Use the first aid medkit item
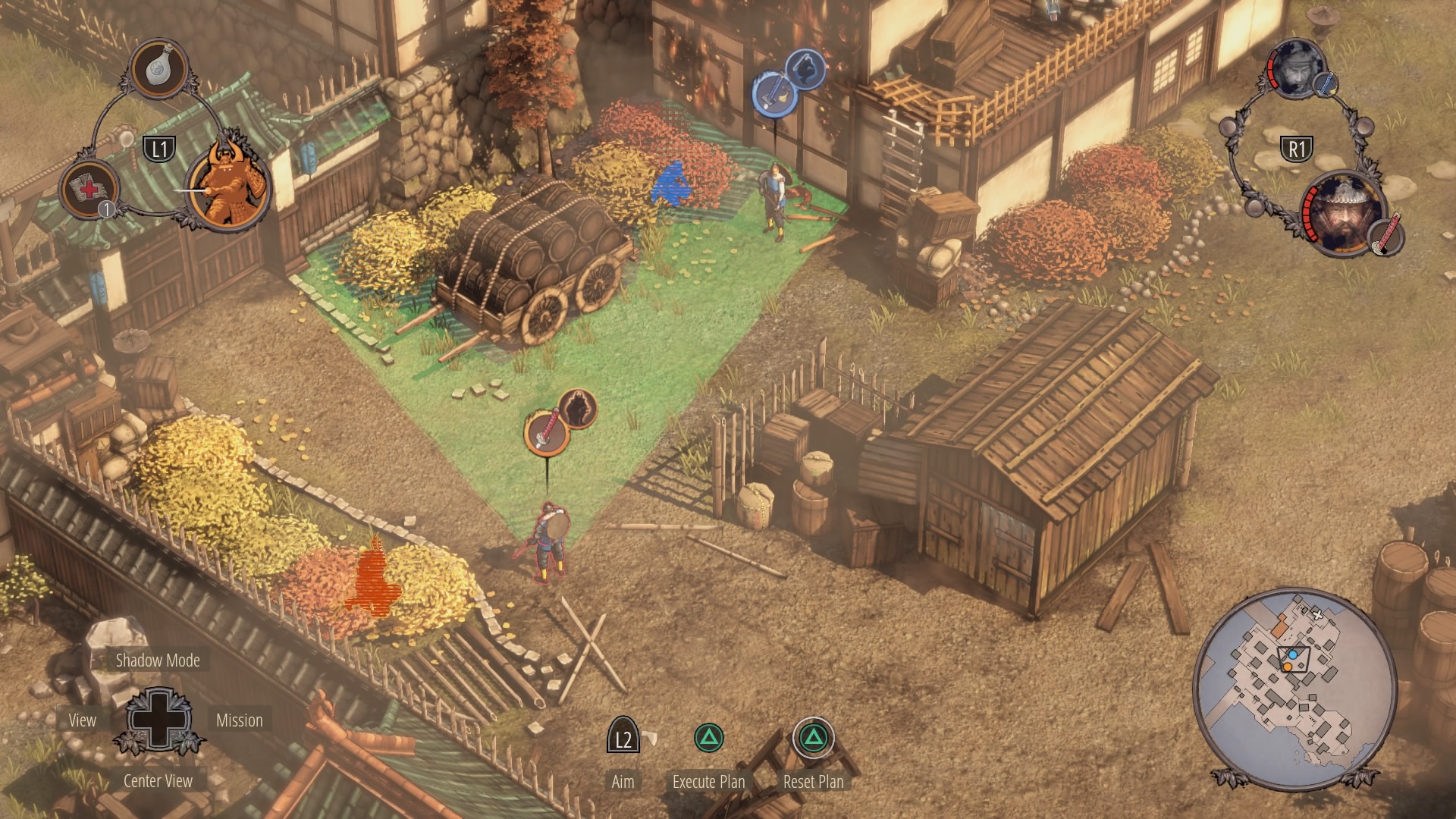Image resolution: width=1456 pixels, height=819 pixels. point(89,190)
